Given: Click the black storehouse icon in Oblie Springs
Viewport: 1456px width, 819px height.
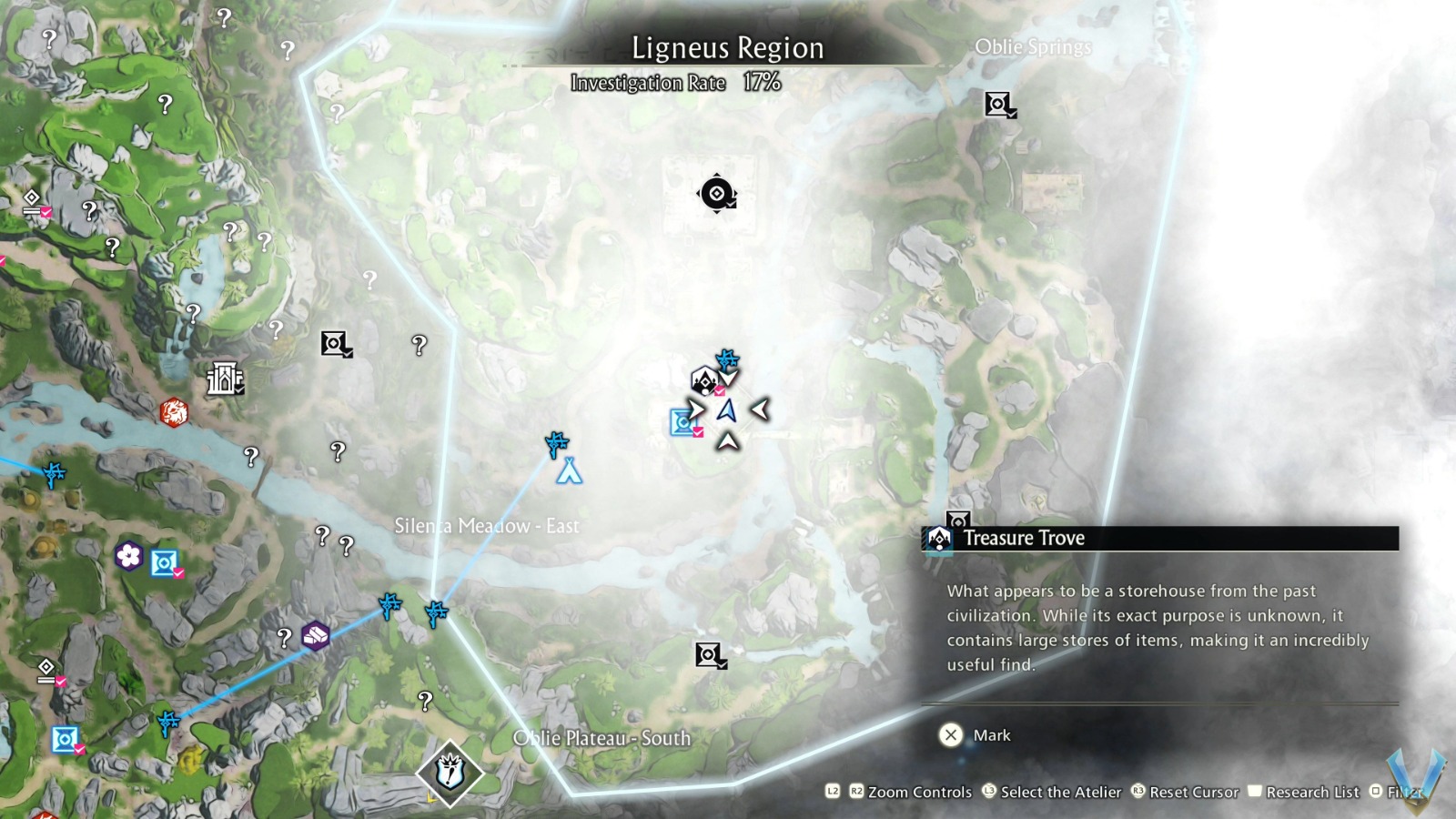Looking at the screenshot, I should (996, 104).
